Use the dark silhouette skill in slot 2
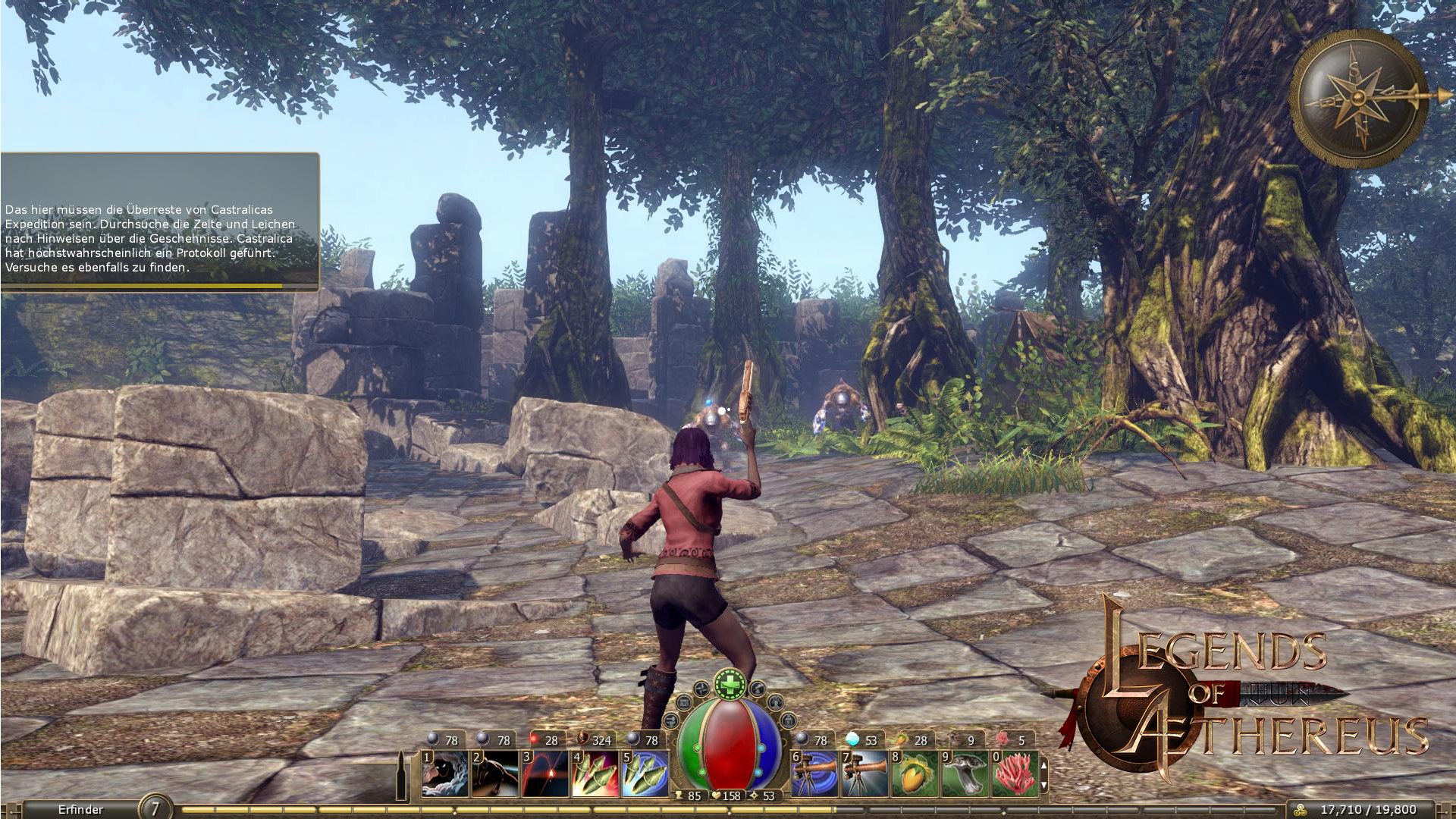 coord(494,773)
